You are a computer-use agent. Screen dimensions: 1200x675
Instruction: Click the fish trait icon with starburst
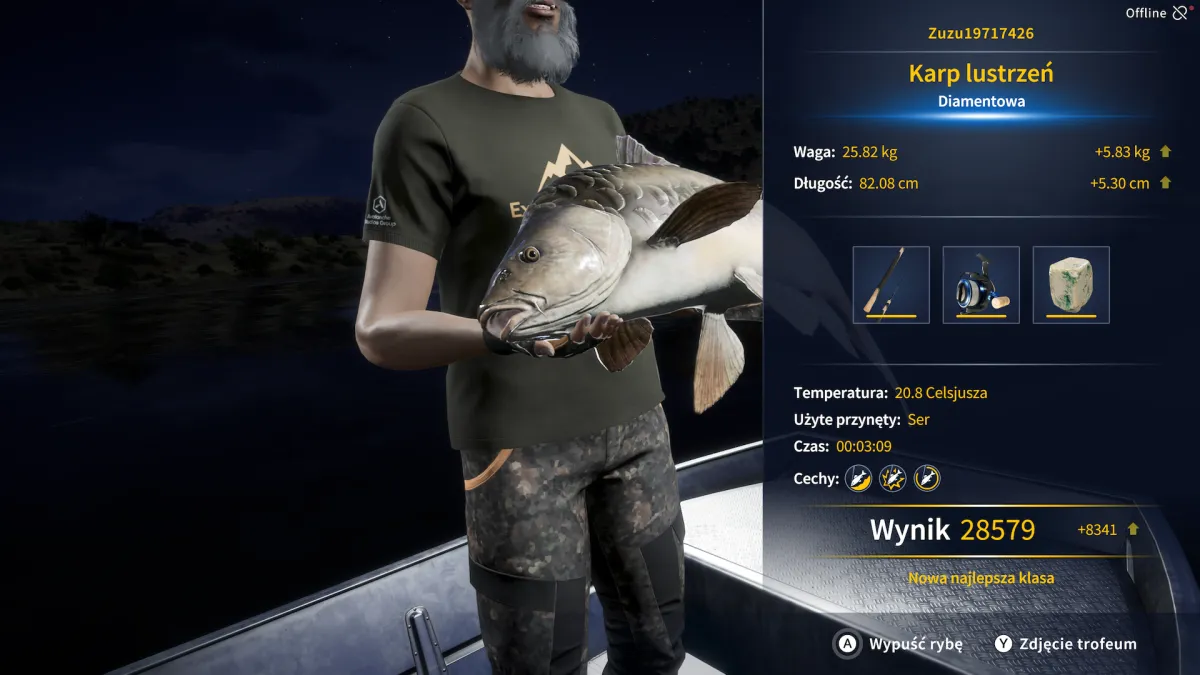[892, 478]
